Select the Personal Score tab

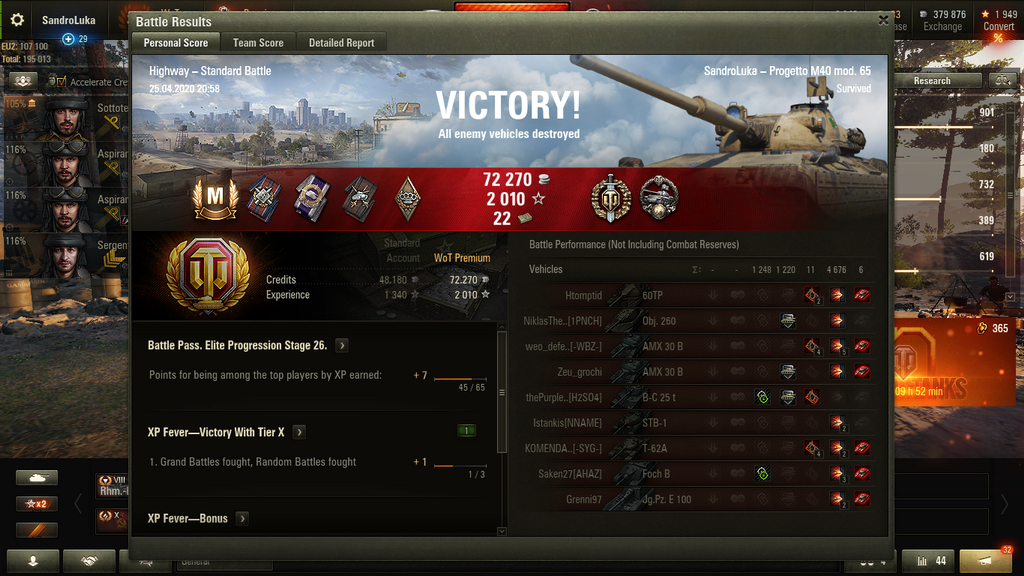176,43
